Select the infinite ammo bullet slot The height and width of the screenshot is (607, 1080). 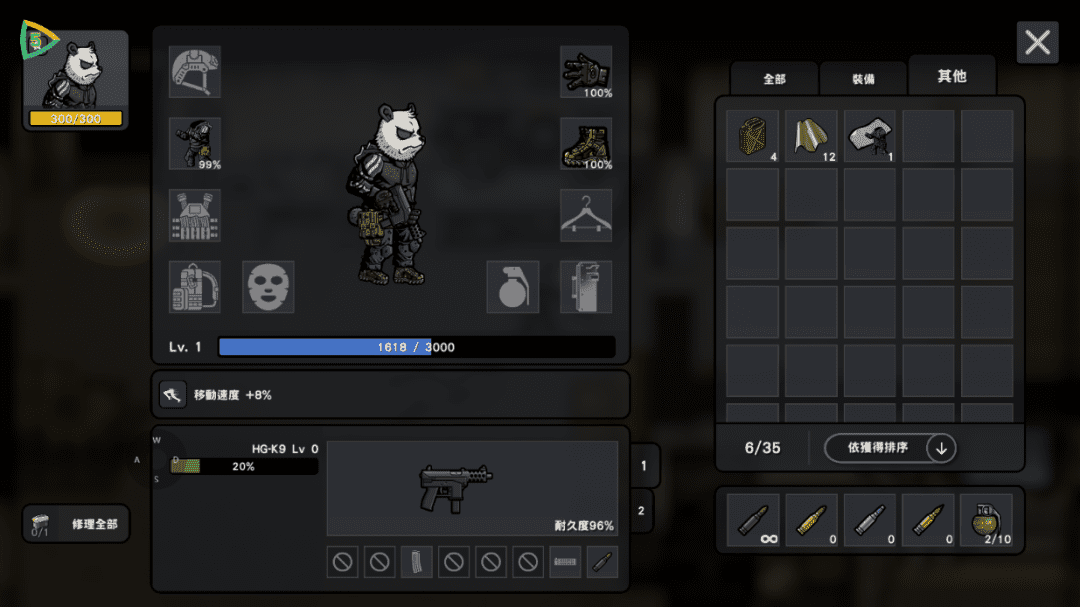[x=752, y=521]
